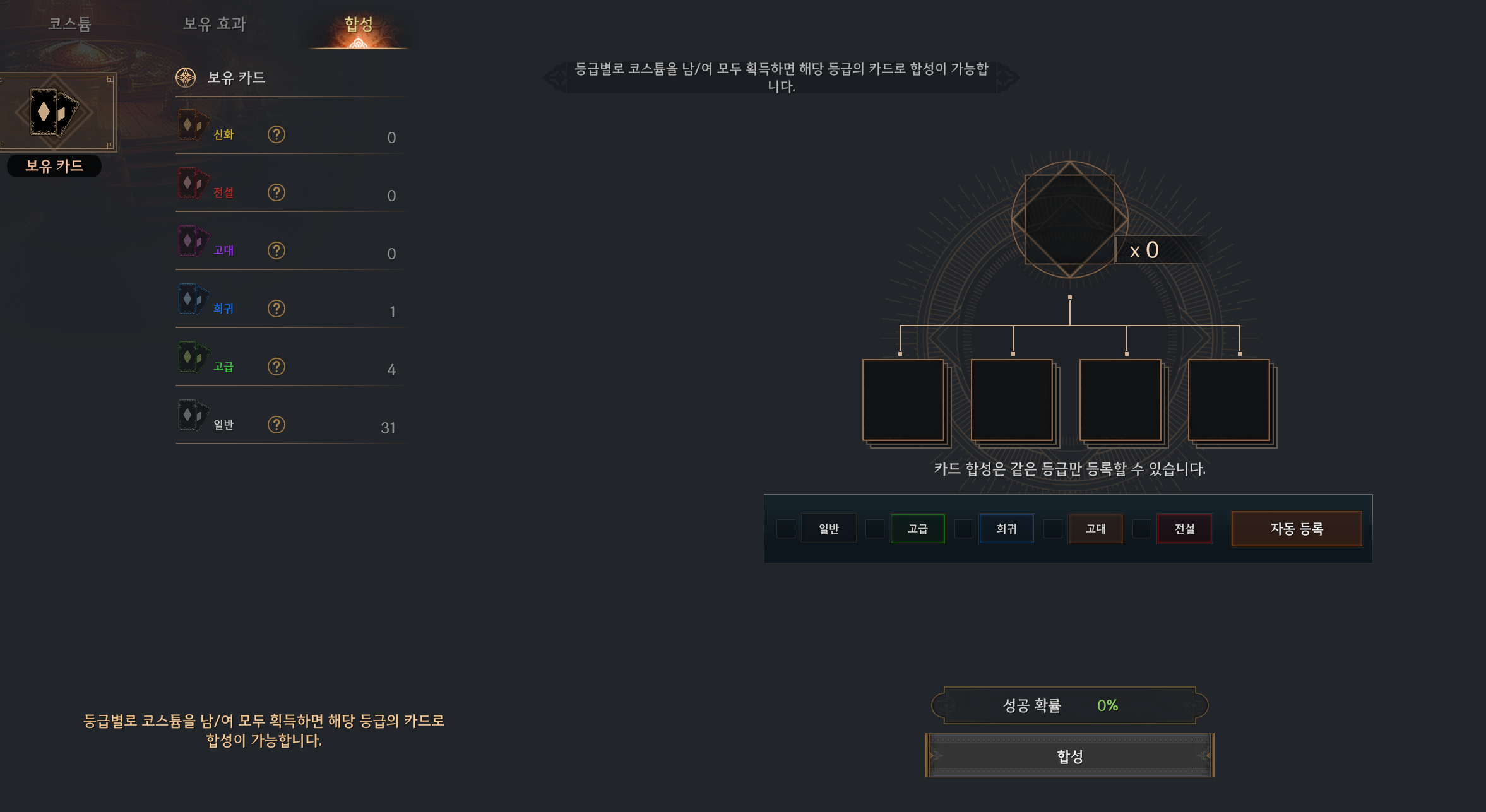This screenshot has width=1486, height=812.
Task: Switch to the 코스튬 tab
Action: tap(70, 24)
